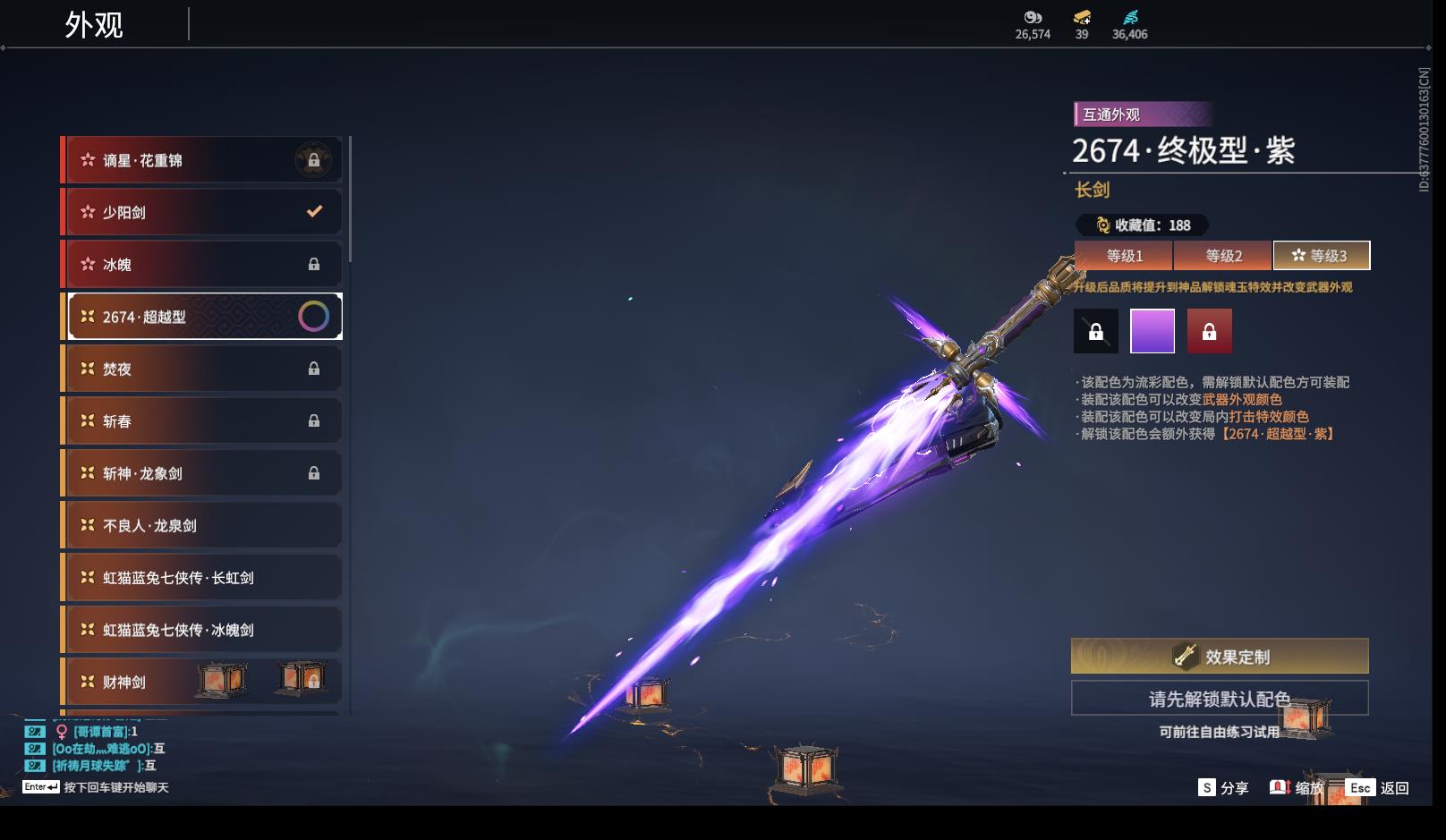
Task: Select the 虹猫蓝兔七侠传·冰魄剑 skin
Action: [x=201, y=630]
